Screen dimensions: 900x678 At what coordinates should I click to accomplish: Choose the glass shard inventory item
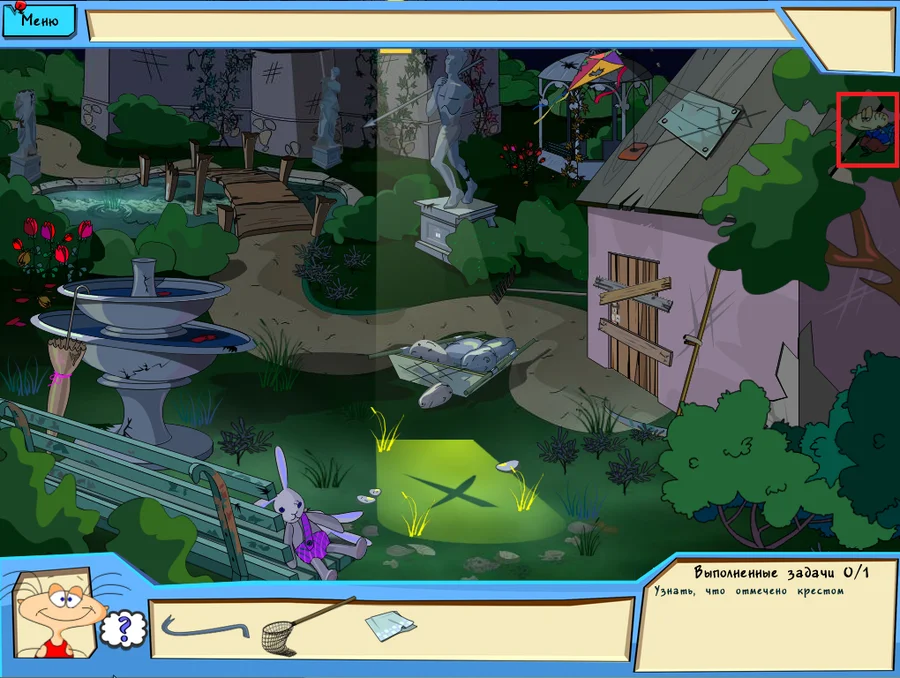coord(389,626)
